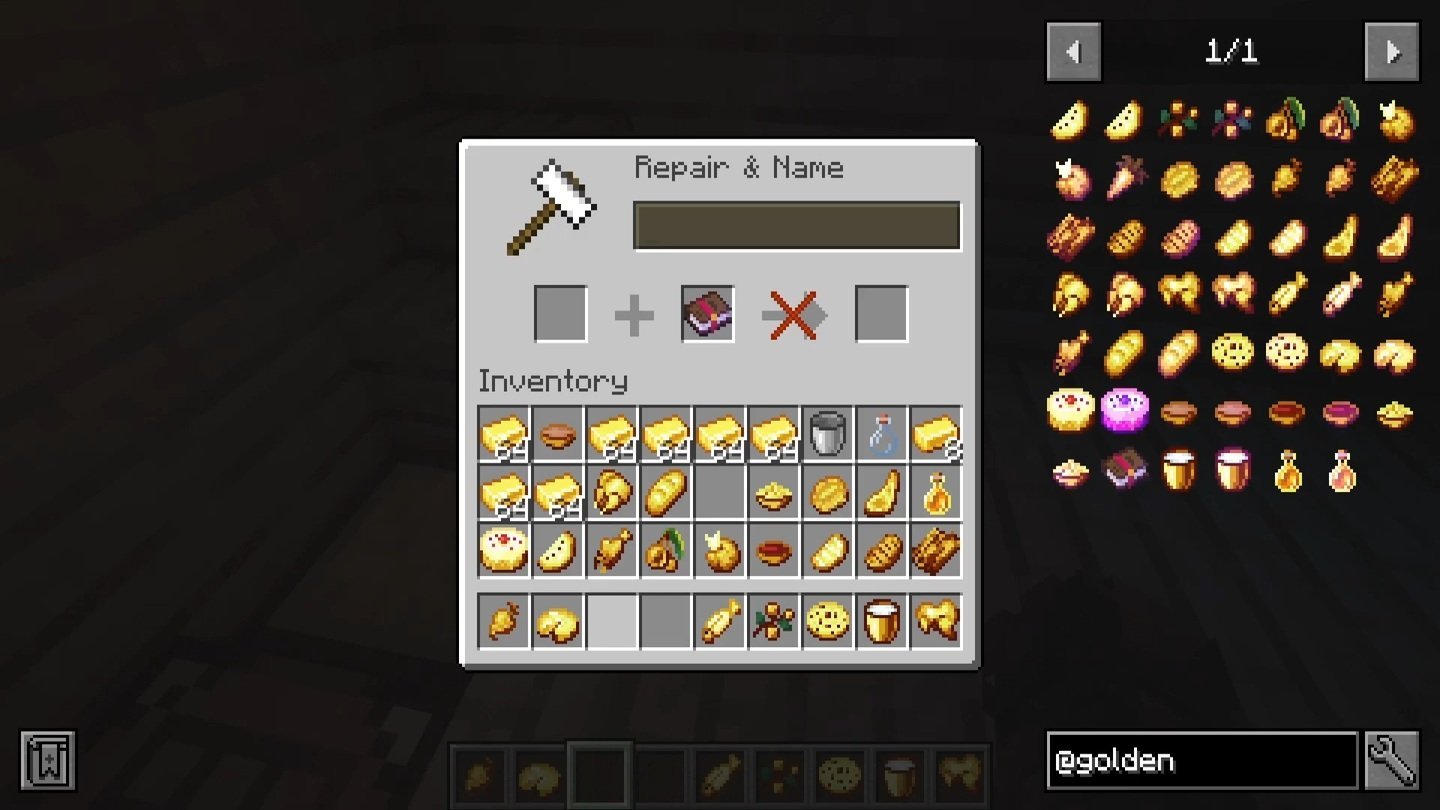Select the glass bottle inventory slot
The height and width of the screenshot is (810, 1440).
pos(882,434)
